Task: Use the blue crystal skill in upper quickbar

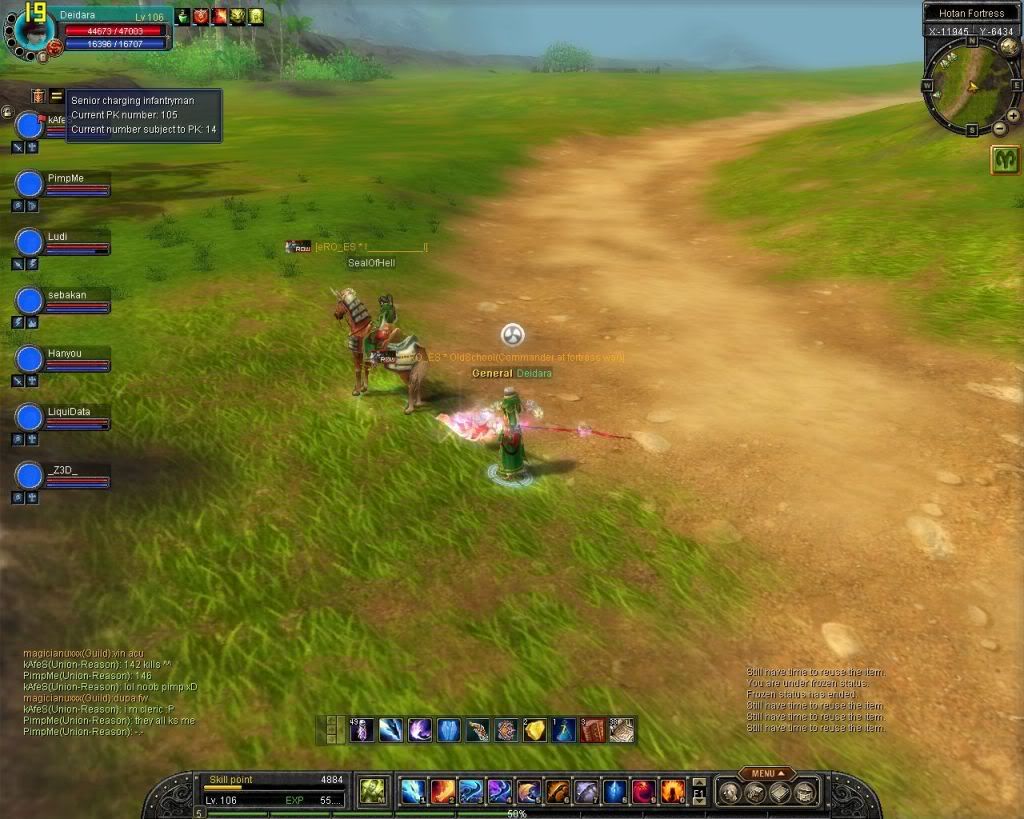Action: [x=448, y=730]
